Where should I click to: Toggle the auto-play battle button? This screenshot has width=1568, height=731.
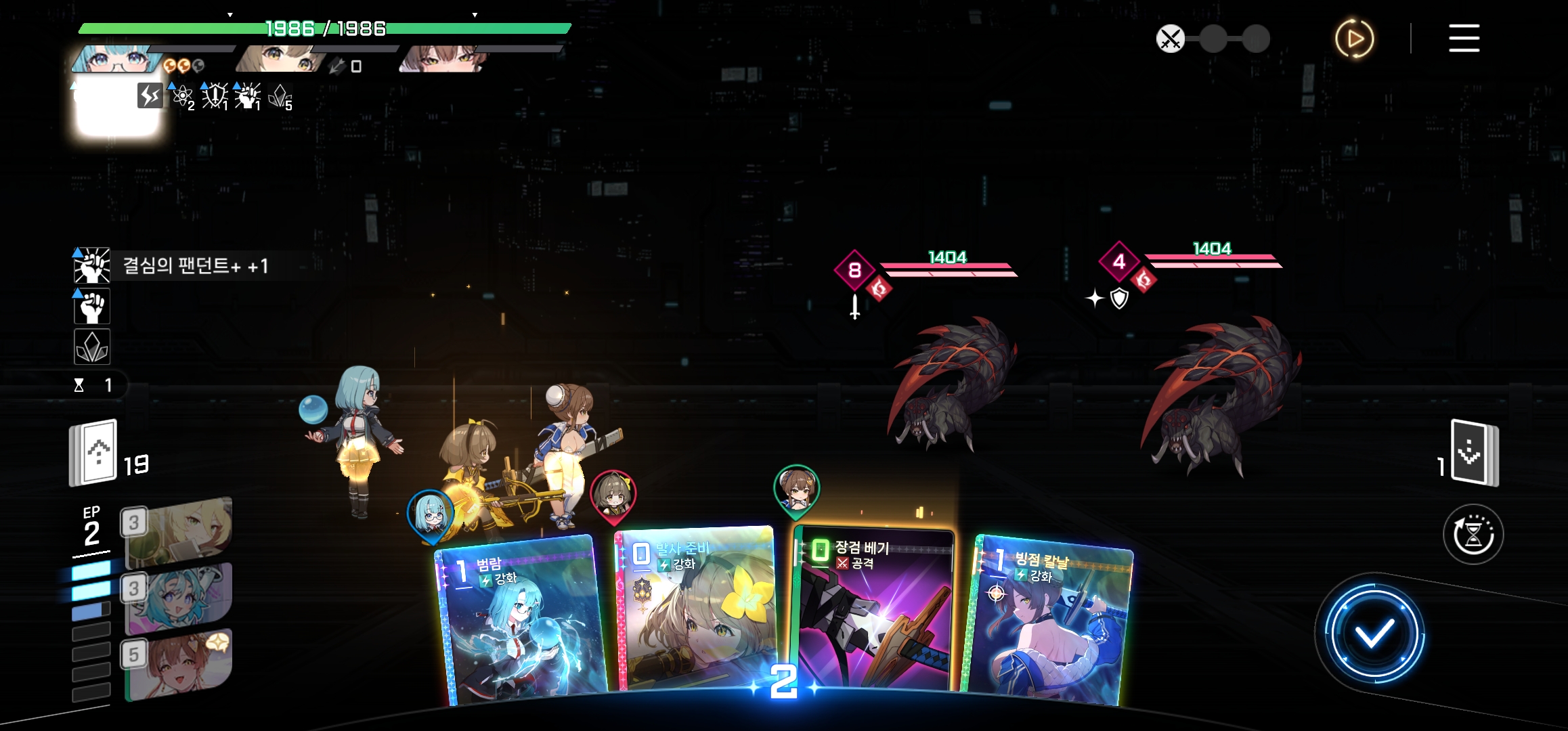click(x=1354, y=39)
